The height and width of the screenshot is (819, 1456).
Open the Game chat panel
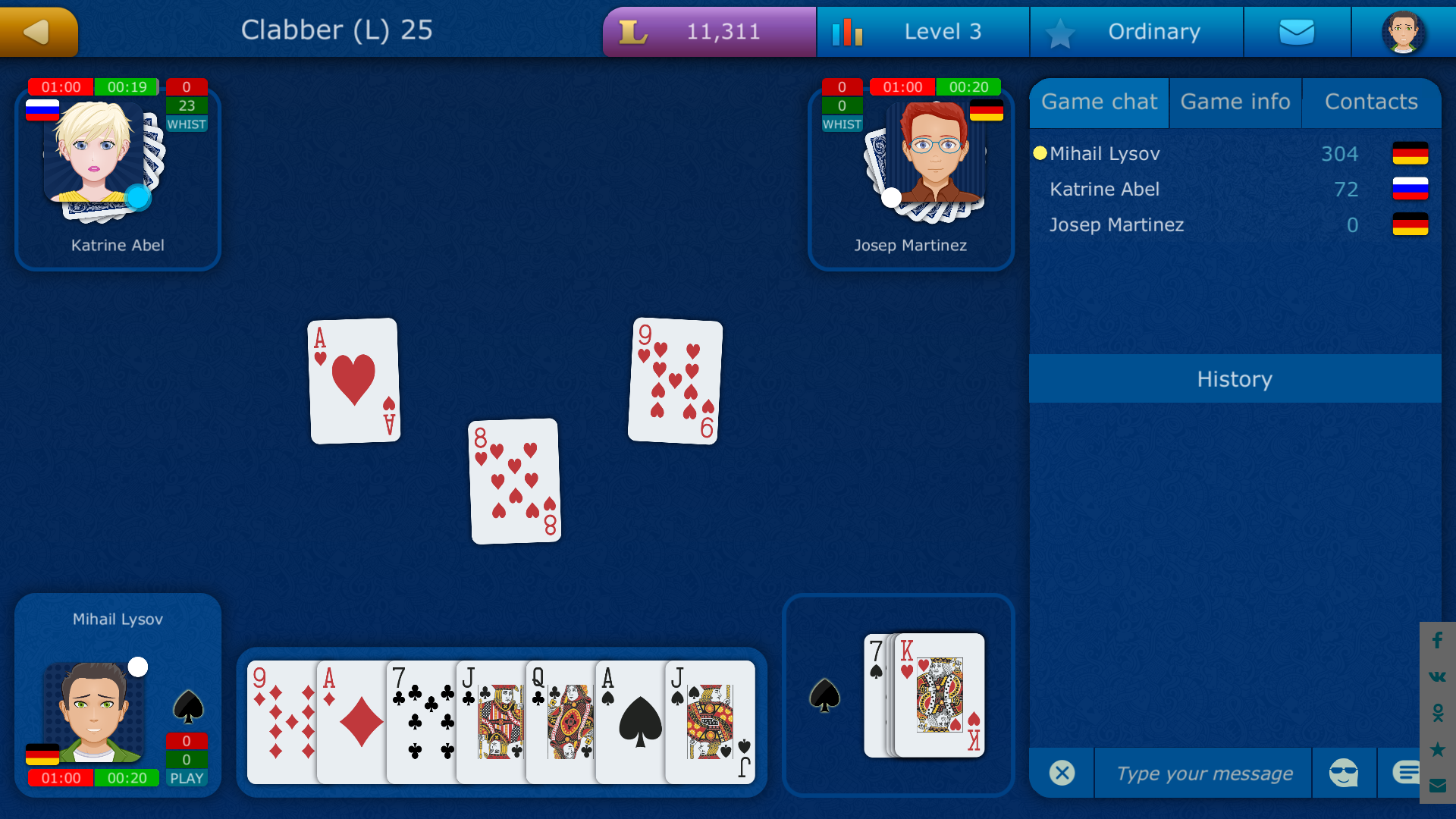1099,102
